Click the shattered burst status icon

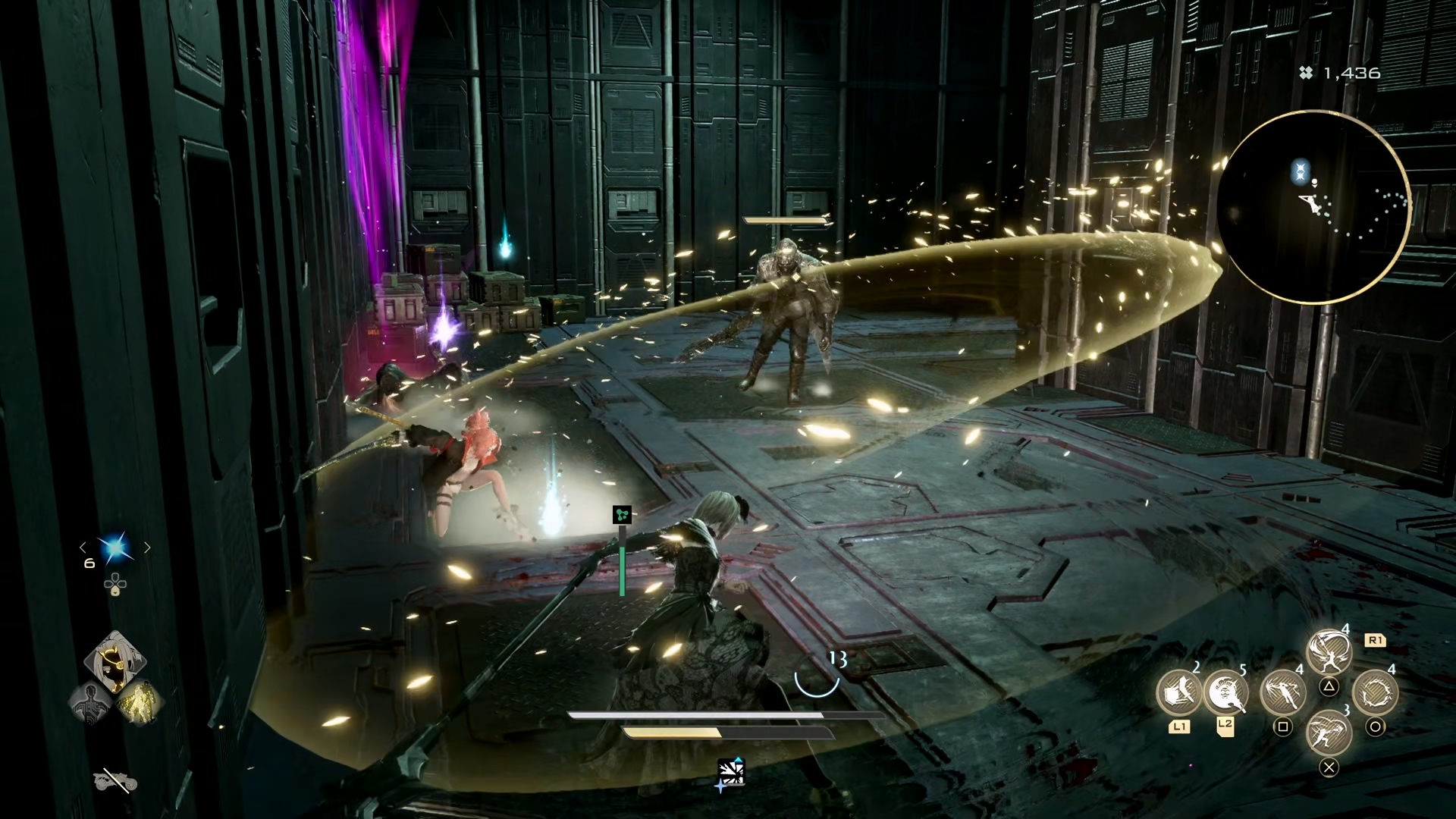click(731, 773)
